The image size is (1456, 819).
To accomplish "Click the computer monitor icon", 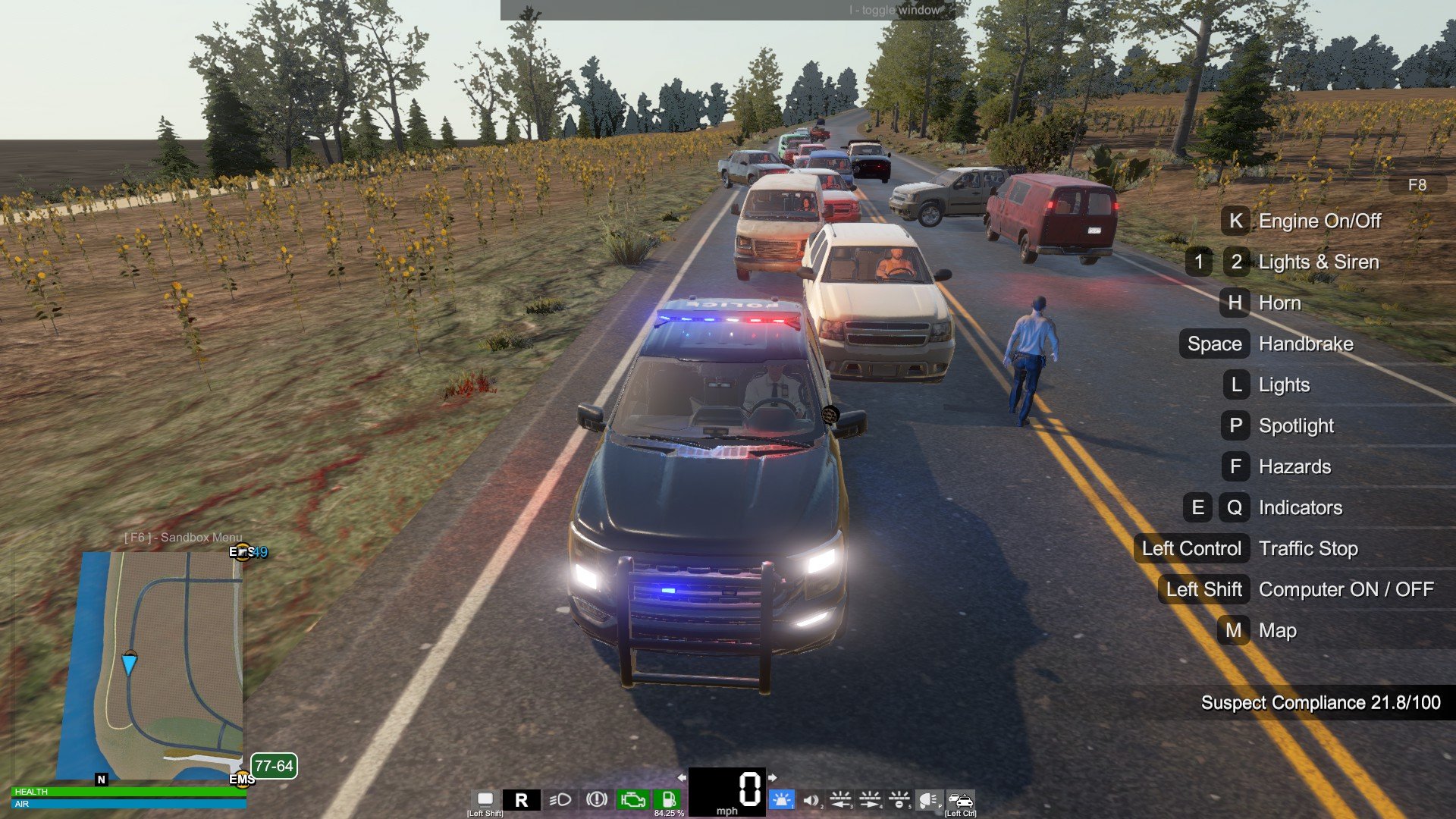I will click(x=485, y=799).
